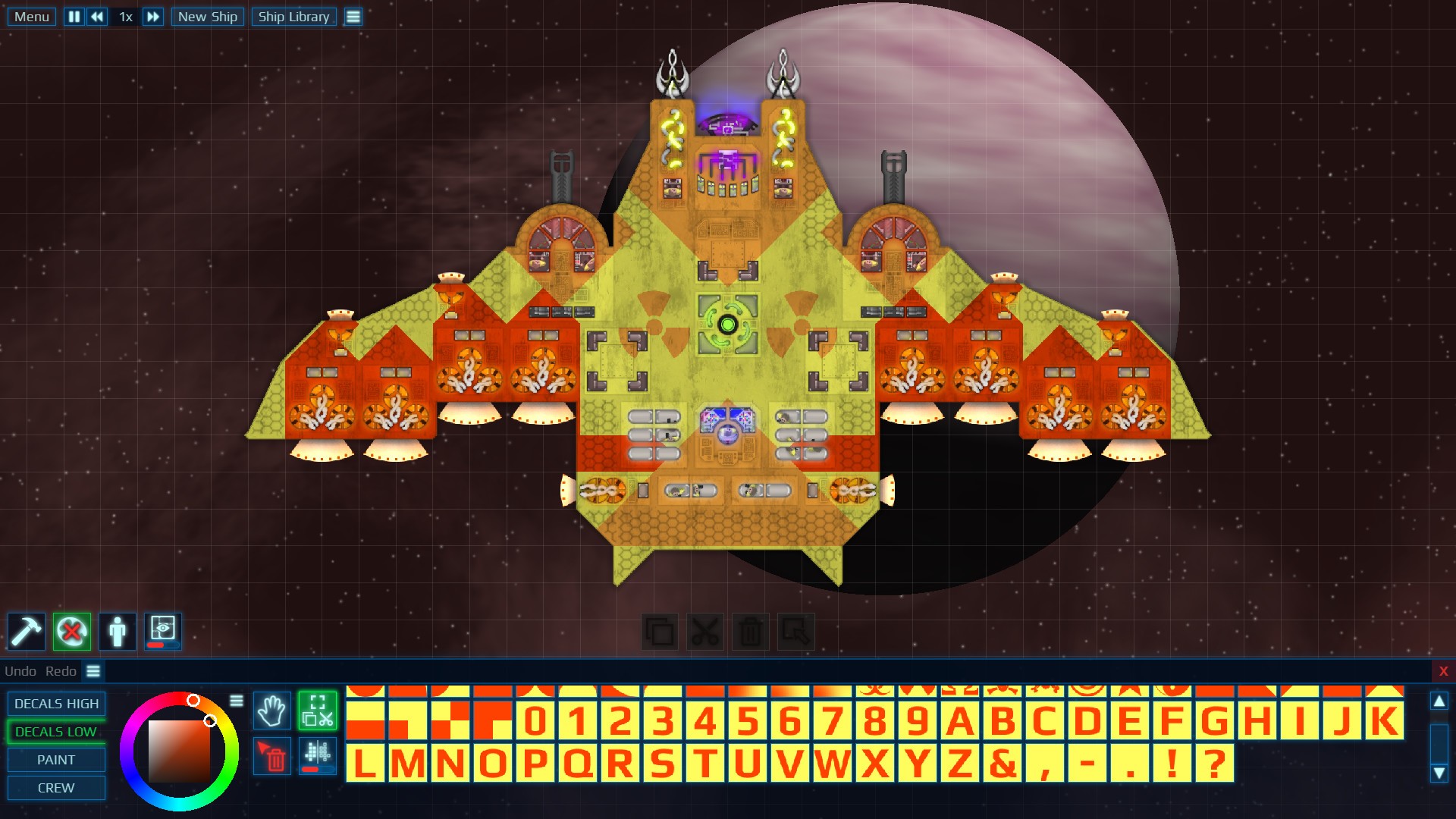Select the hammer build tool
This screenshot has width=1456, height=819.
tap(27, 631)
